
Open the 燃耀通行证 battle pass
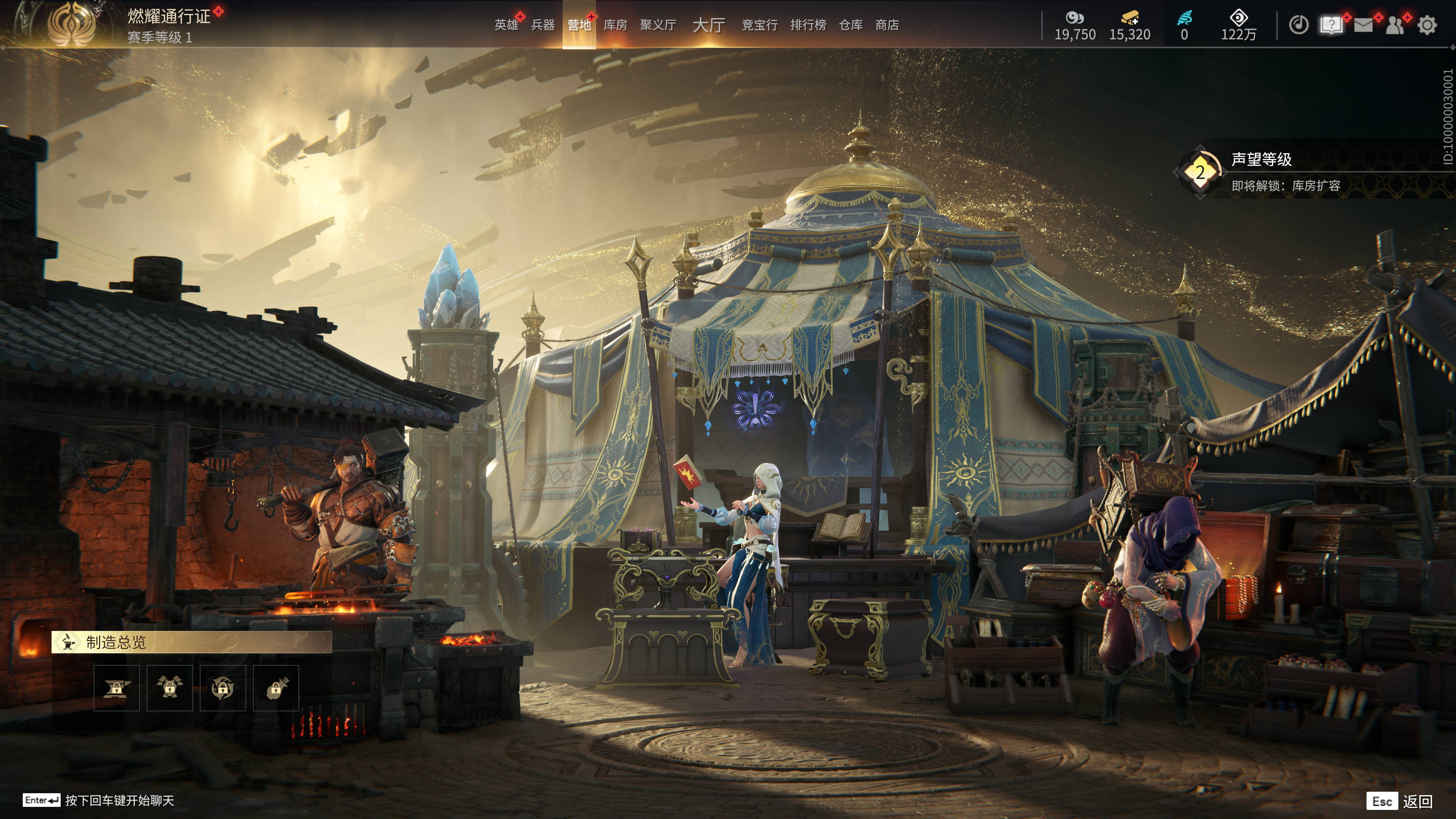pos(168,16)
